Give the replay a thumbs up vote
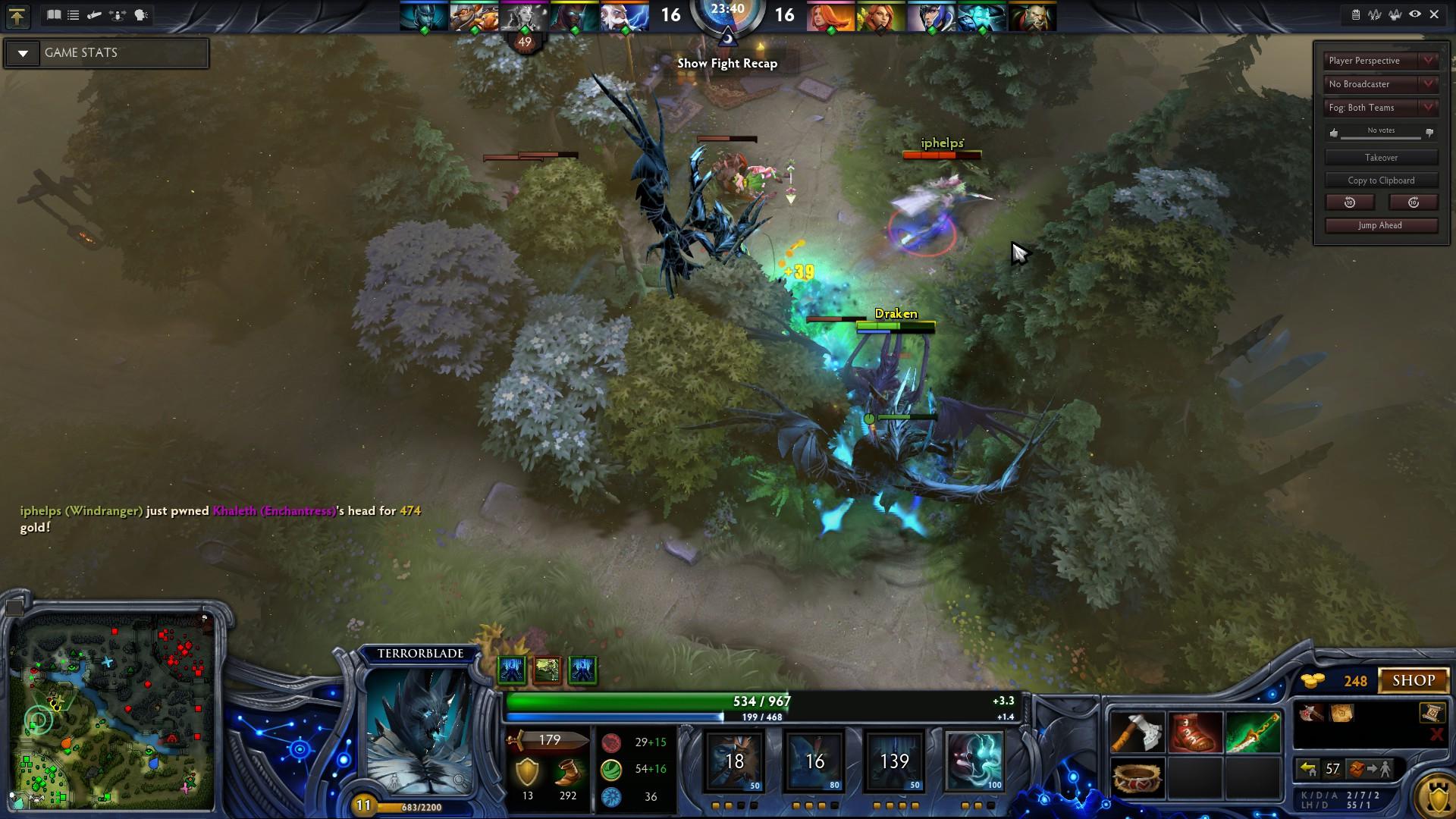 (1334, 133)
